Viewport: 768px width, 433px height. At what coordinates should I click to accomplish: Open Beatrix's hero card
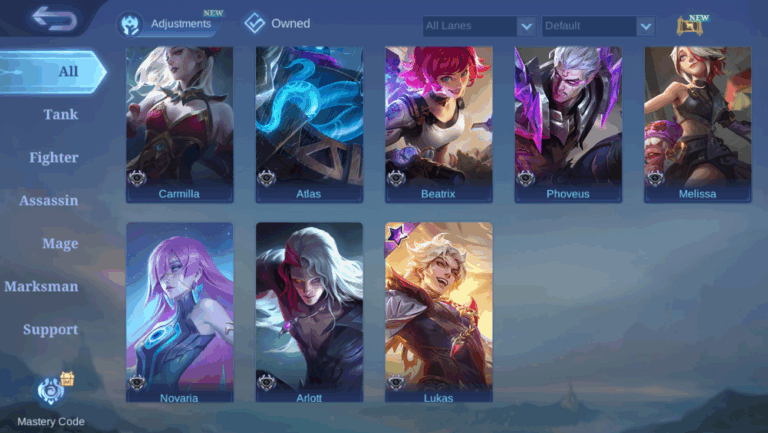[x=438, y=124]
